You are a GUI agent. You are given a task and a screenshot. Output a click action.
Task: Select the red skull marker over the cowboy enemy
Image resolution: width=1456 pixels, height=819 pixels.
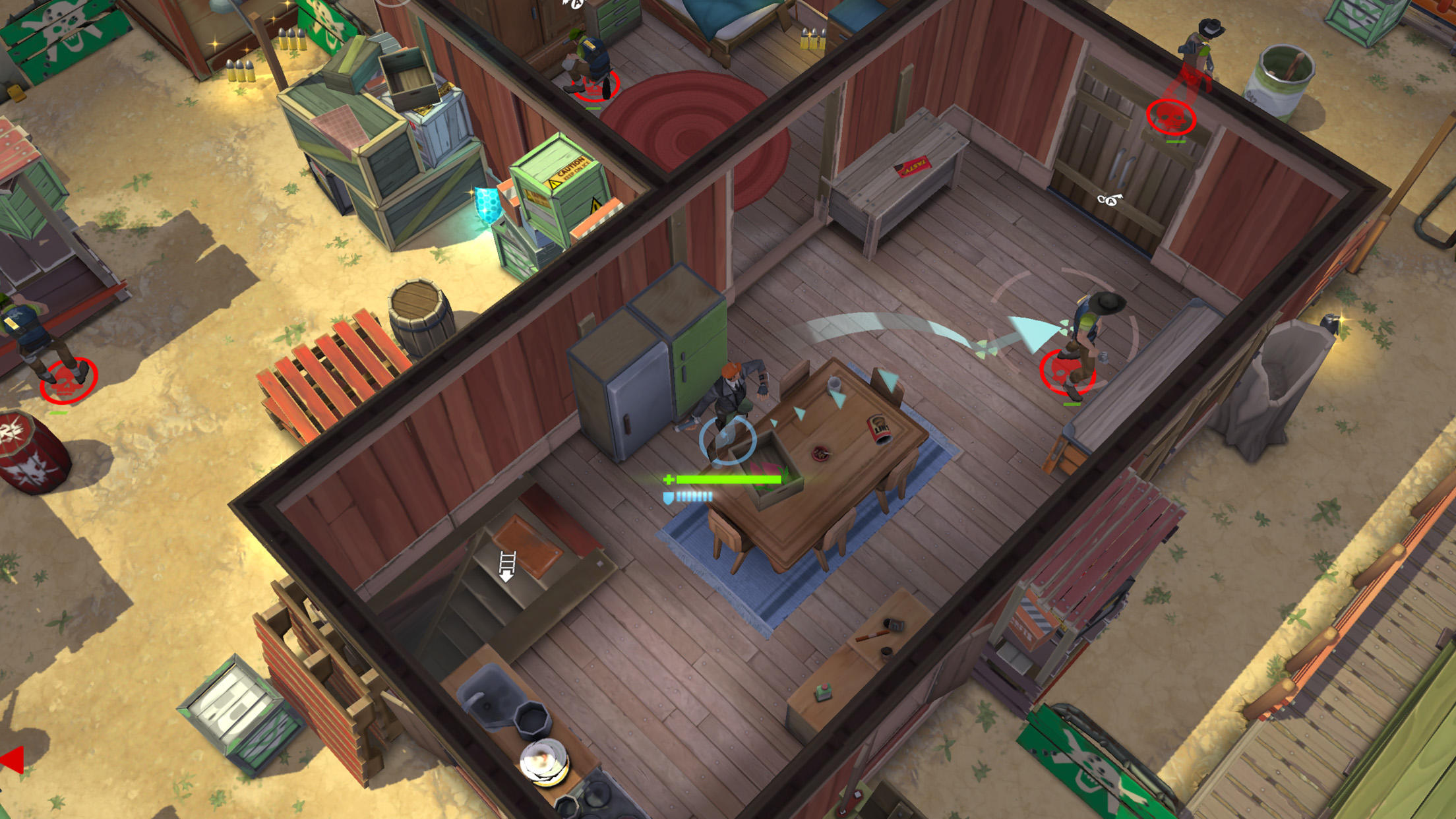coord(1172,117)
